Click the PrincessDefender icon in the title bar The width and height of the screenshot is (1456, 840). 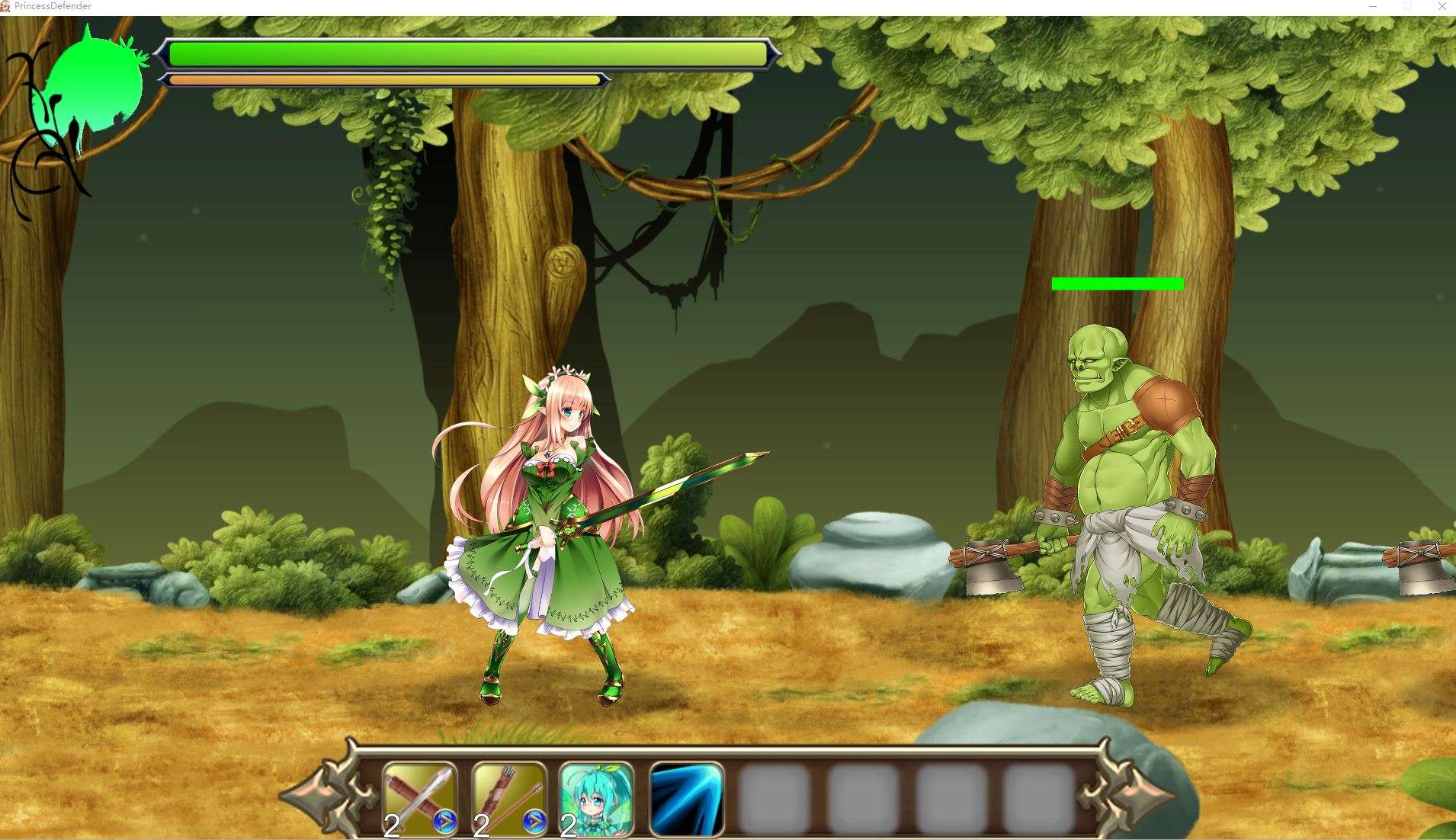[8, 6]
